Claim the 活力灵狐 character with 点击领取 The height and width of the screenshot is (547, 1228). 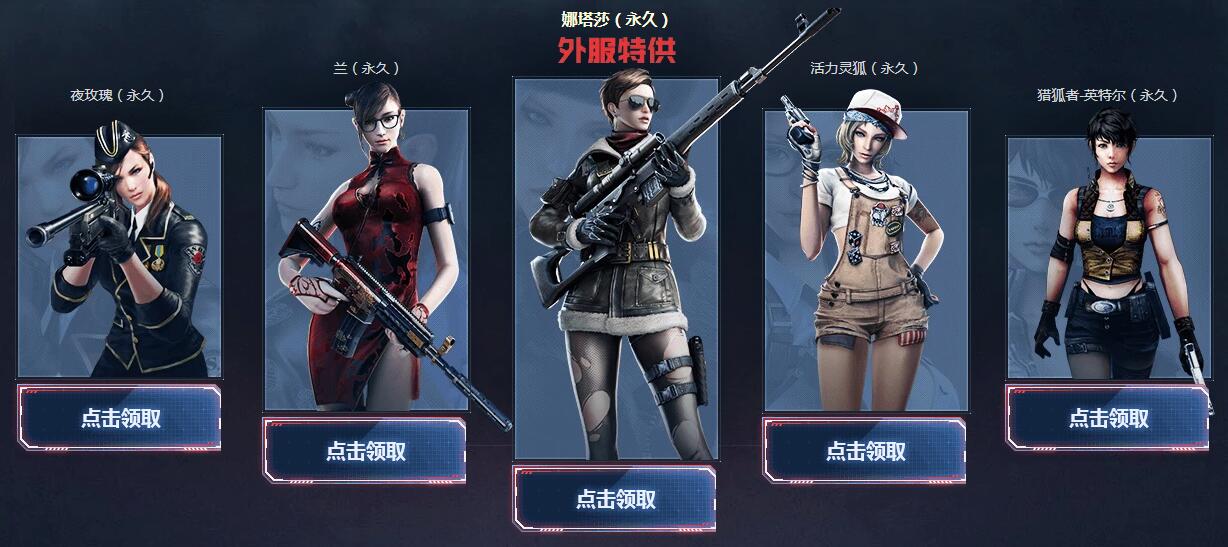click(865, 450)
